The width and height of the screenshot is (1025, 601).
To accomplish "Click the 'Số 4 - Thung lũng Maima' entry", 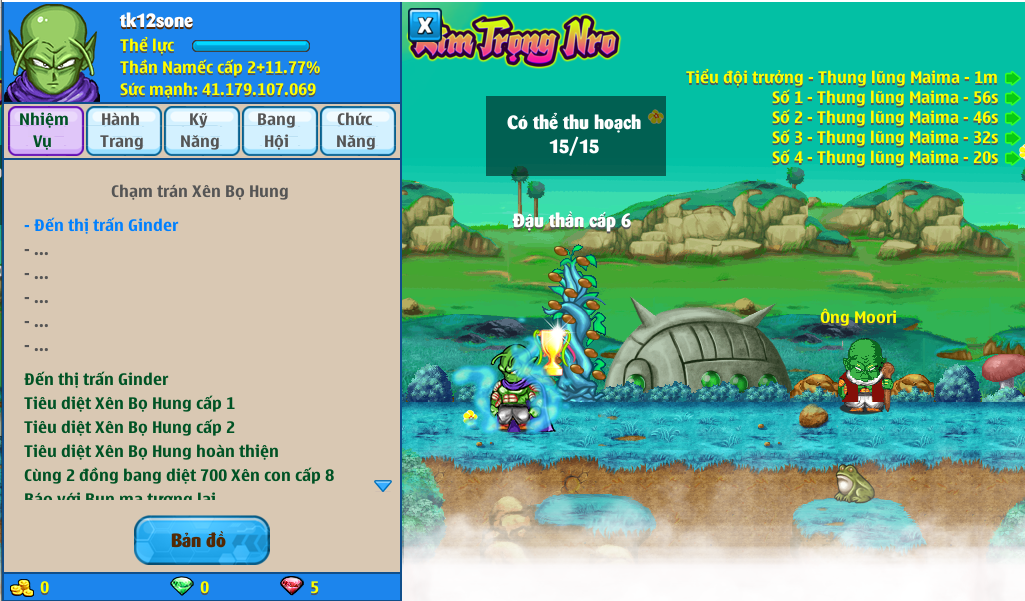I will point(884,157).
